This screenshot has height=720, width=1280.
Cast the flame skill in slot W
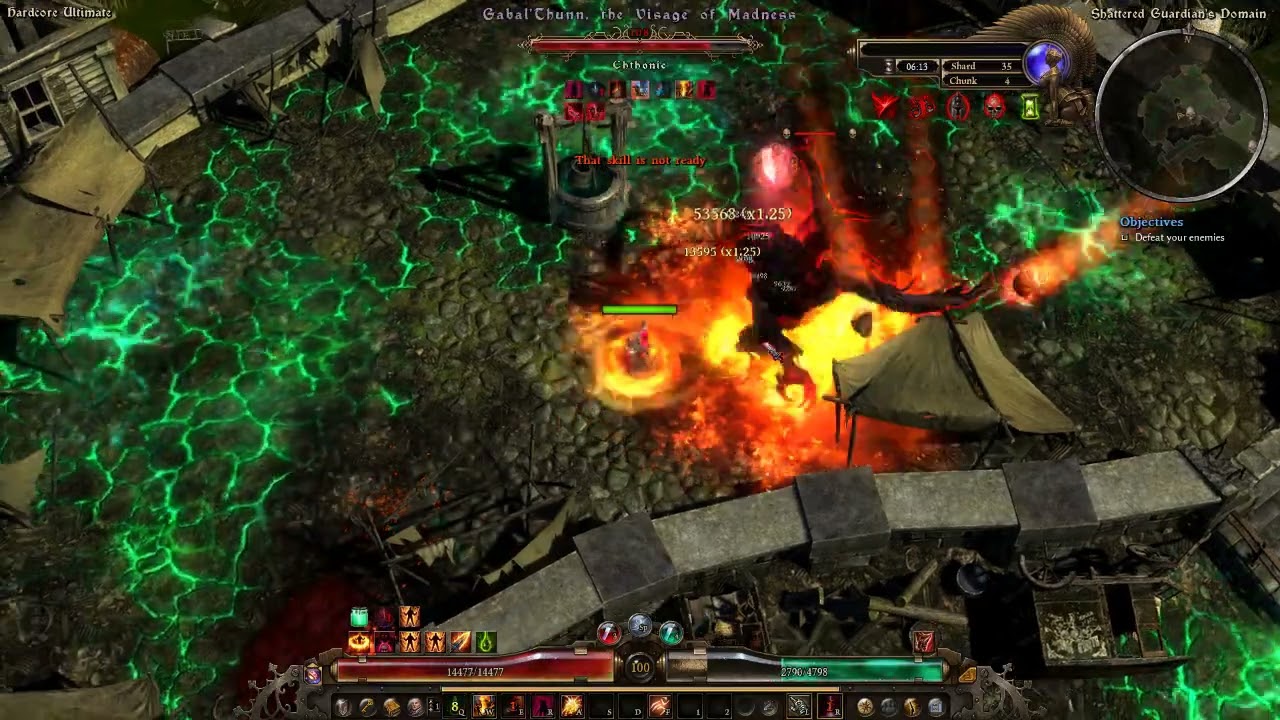(484, 707)
